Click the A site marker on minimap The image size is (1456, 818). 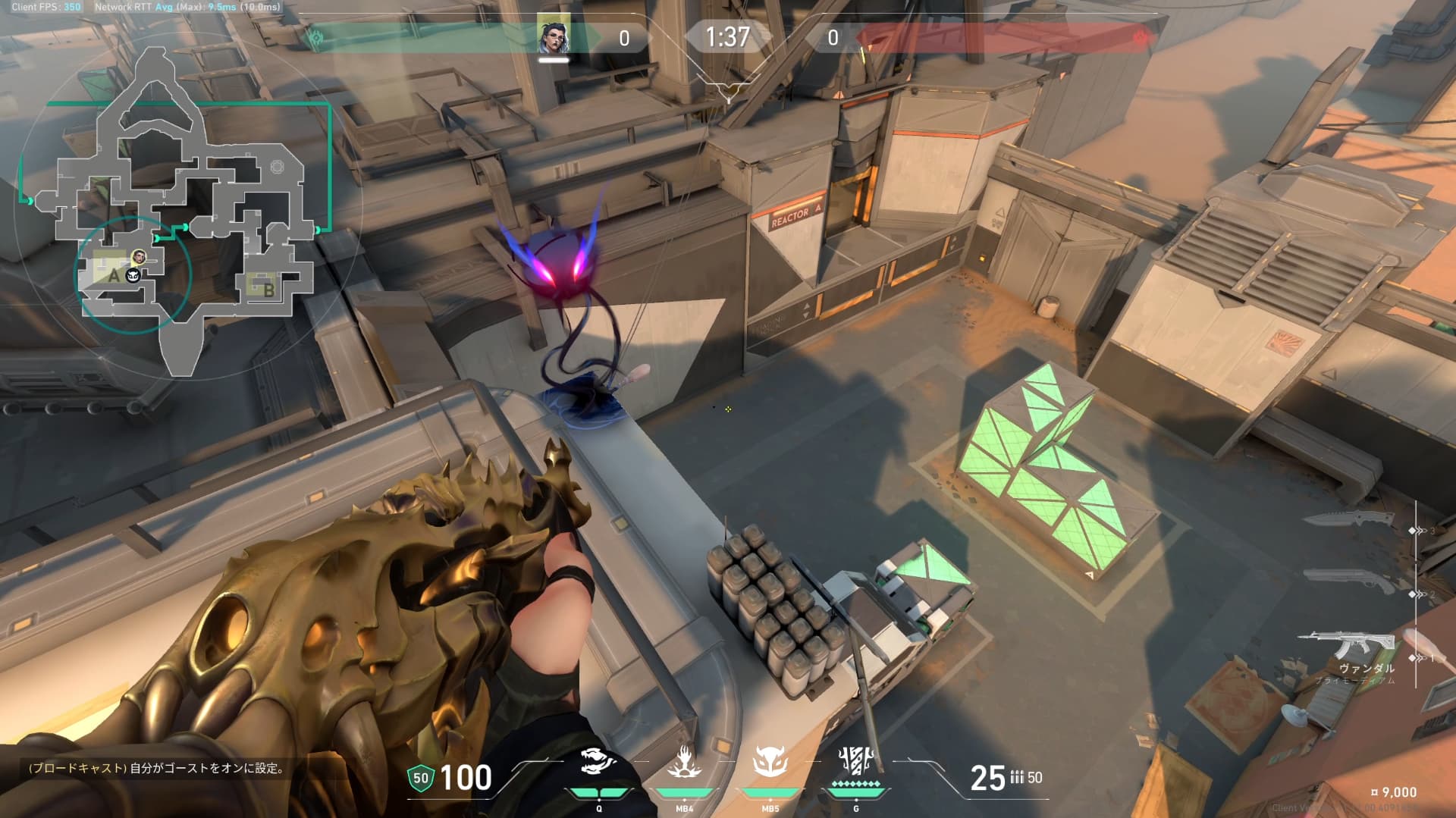point(114,275)
